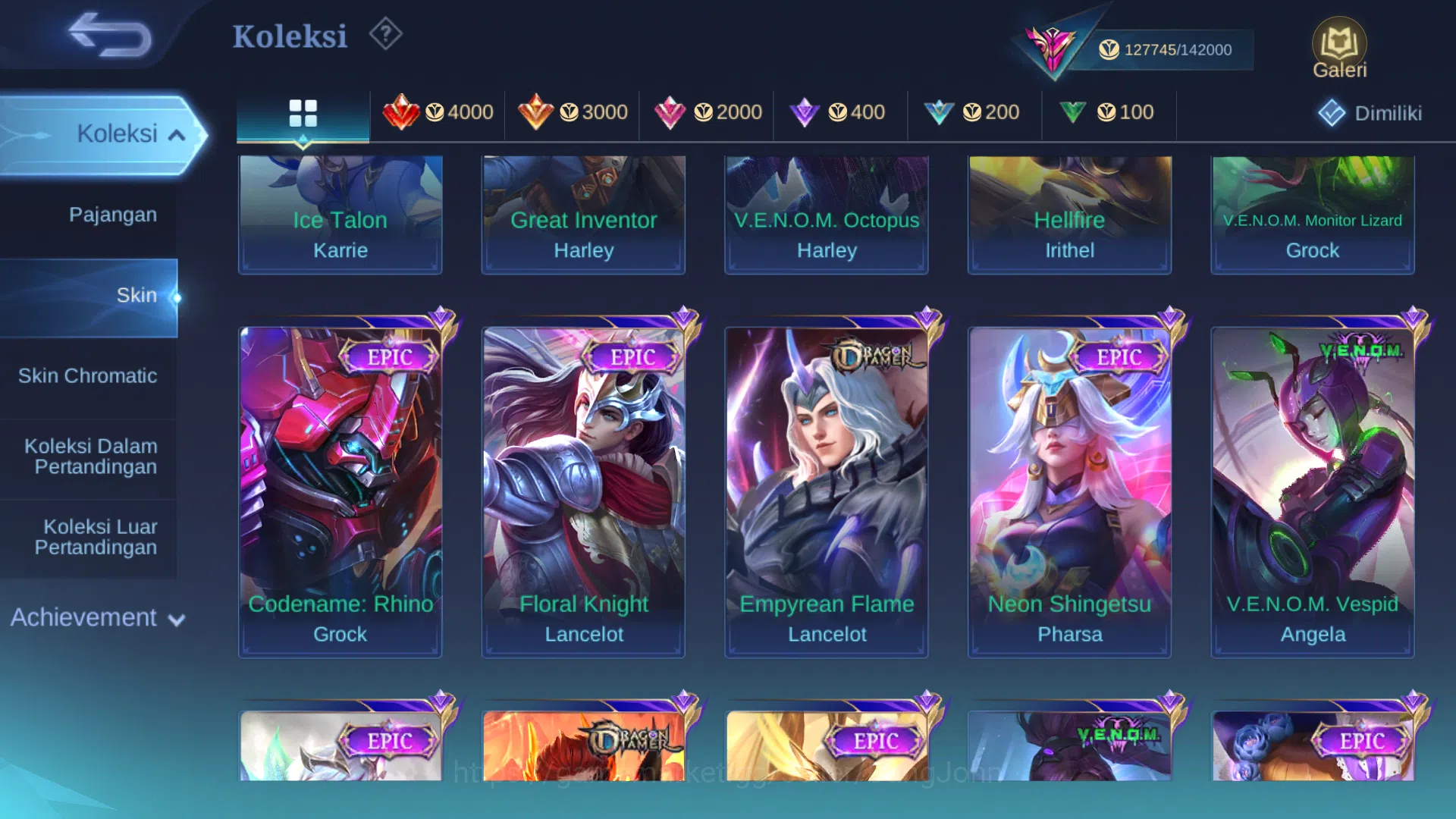This screenshot has height=819, width=1456.
Task: Filter skins by the gold 3000 badge
Action: [x=573, y=112]
